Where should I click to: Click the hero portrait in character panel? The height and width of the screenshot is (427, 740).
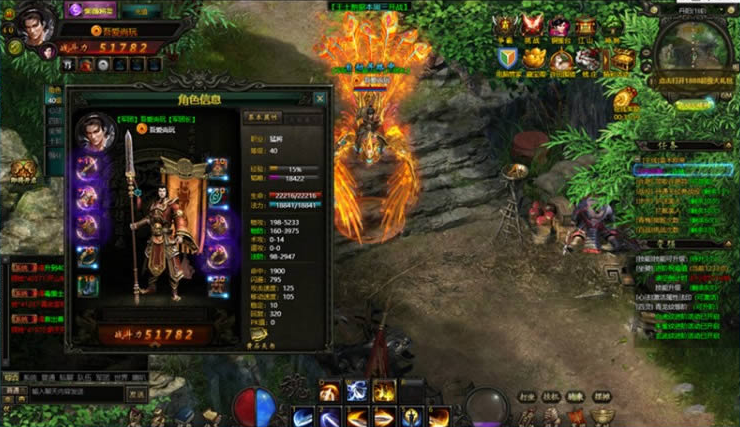tap(95, 130)
